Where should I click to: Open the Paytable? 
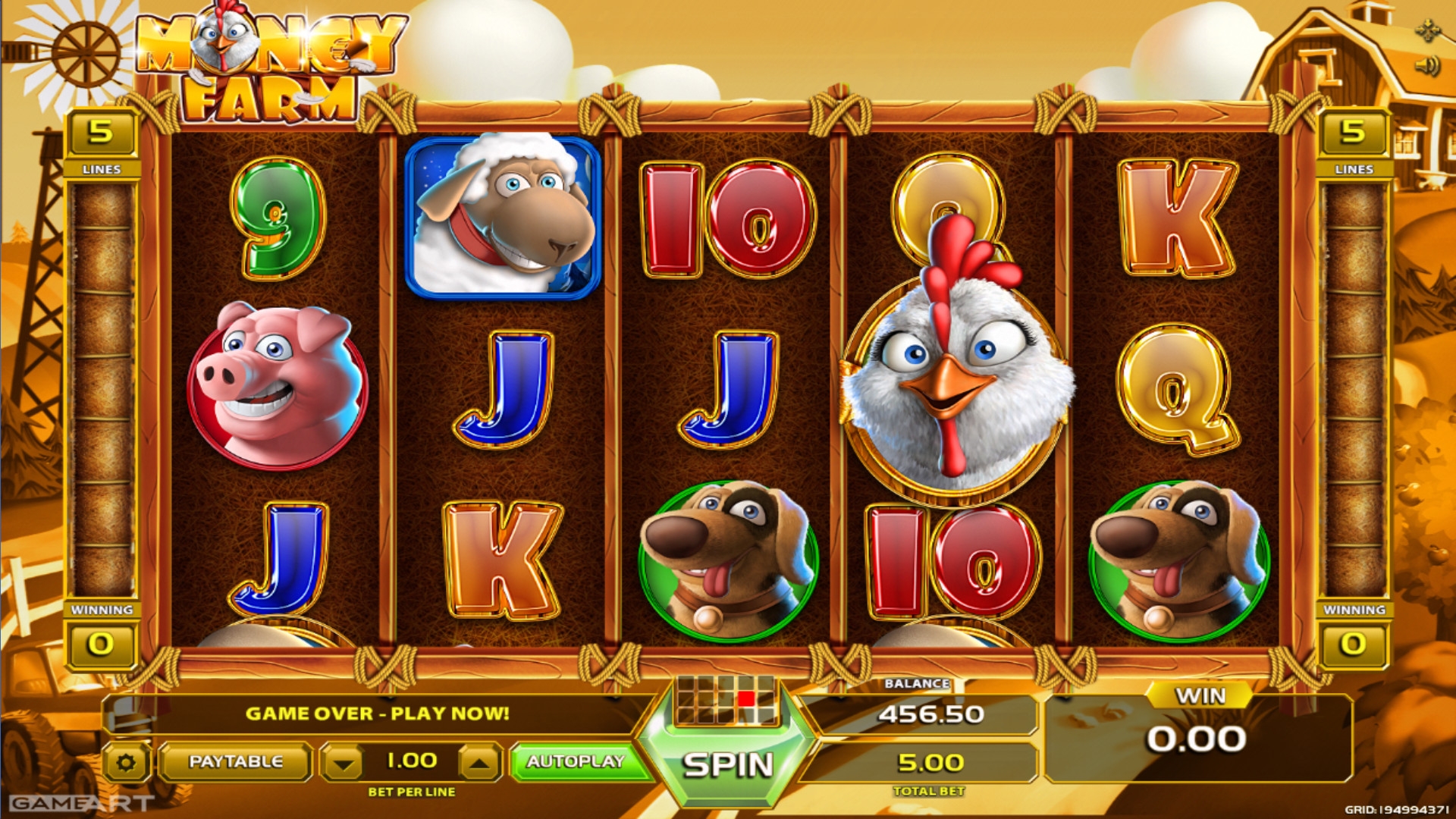point(235,761)
